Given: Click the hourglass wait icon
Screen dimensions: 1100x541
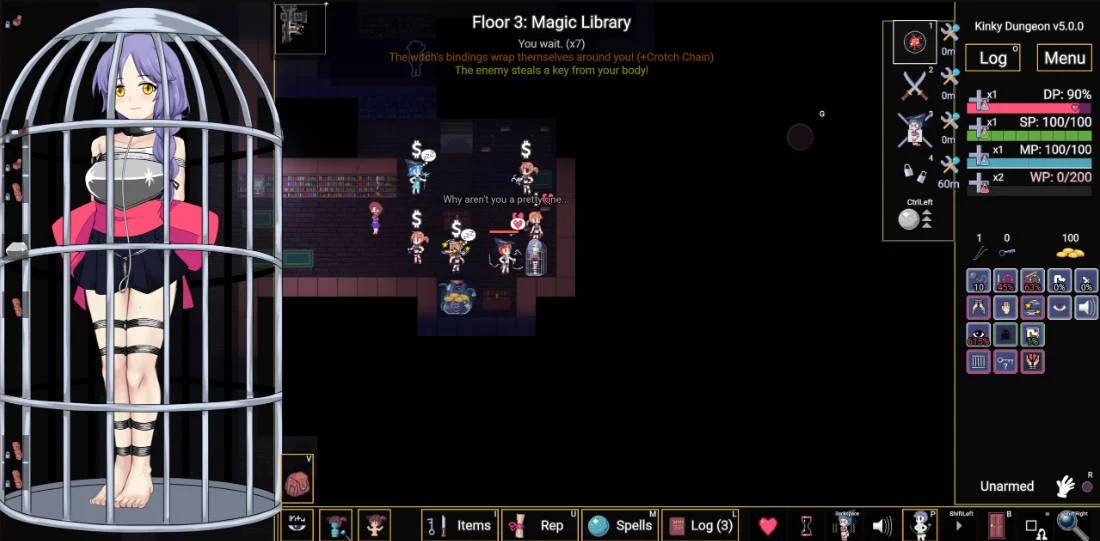Looking at the screenshot, I should [x=806, y=525].
